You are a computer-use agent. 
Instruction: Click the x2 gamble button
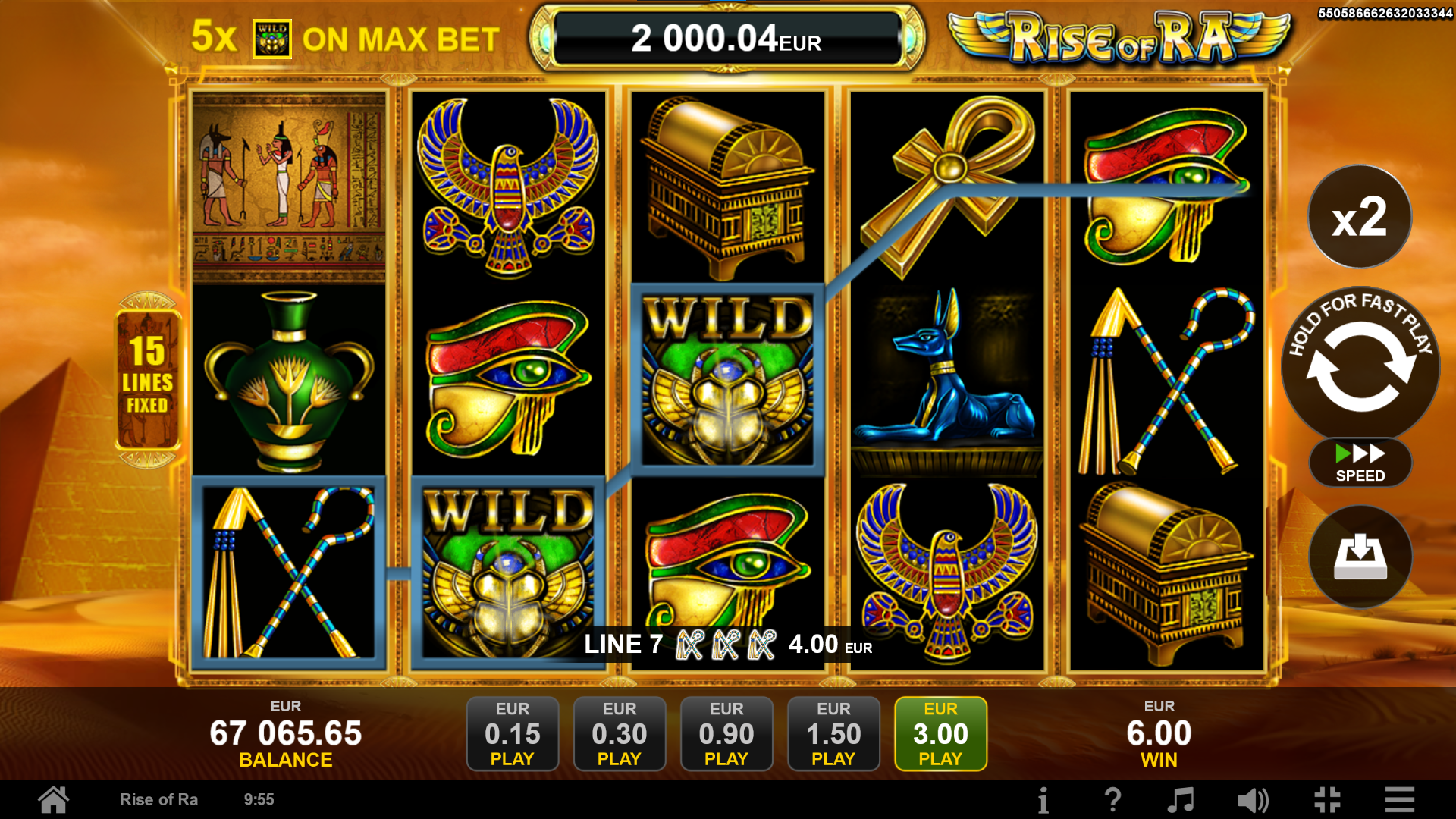[x=1360, y=217]
